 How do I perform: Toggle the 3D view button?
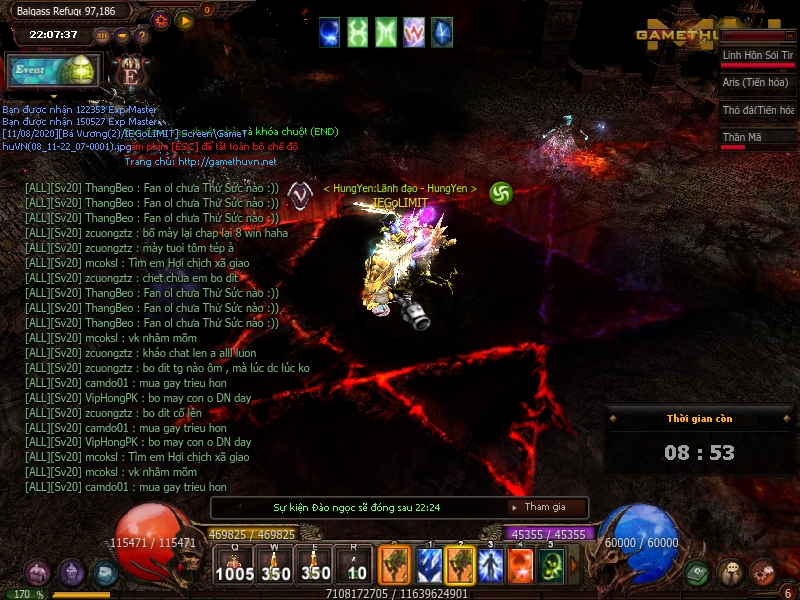pos(103,36)
